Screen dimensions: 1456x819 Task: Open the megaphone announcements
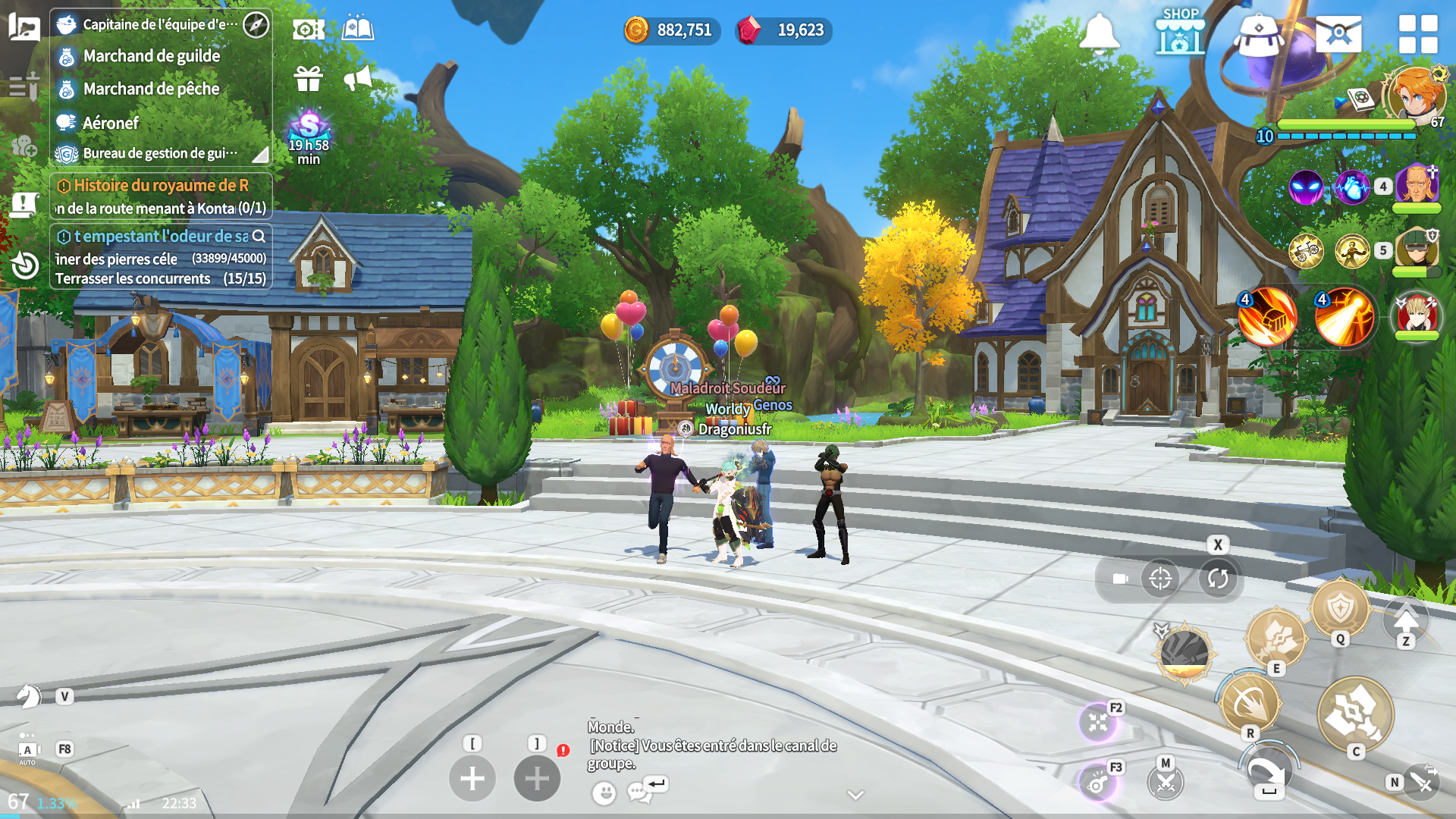point(358,78)
